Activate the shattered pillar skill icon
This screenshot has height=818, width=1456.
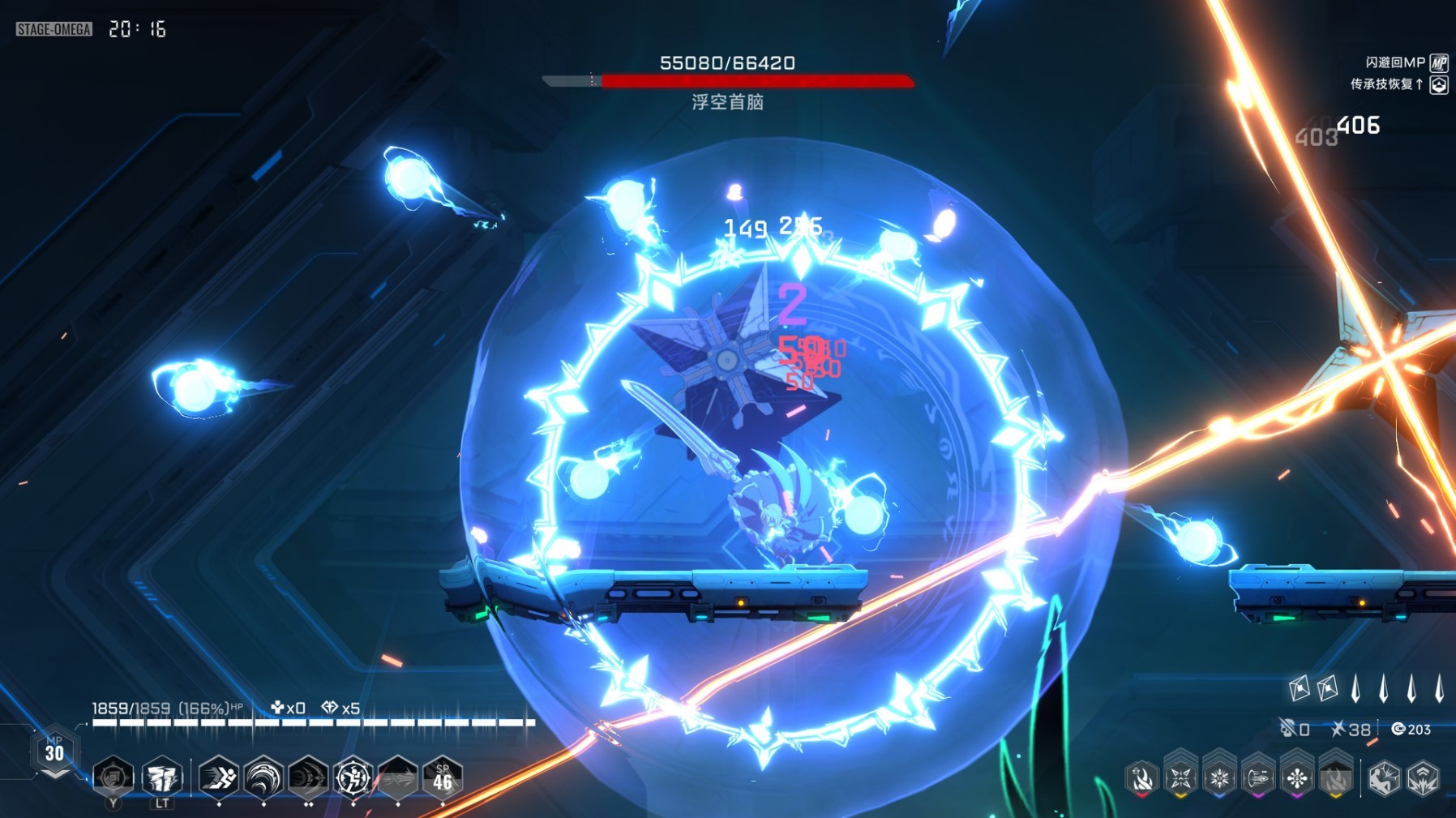coord(161,777)
